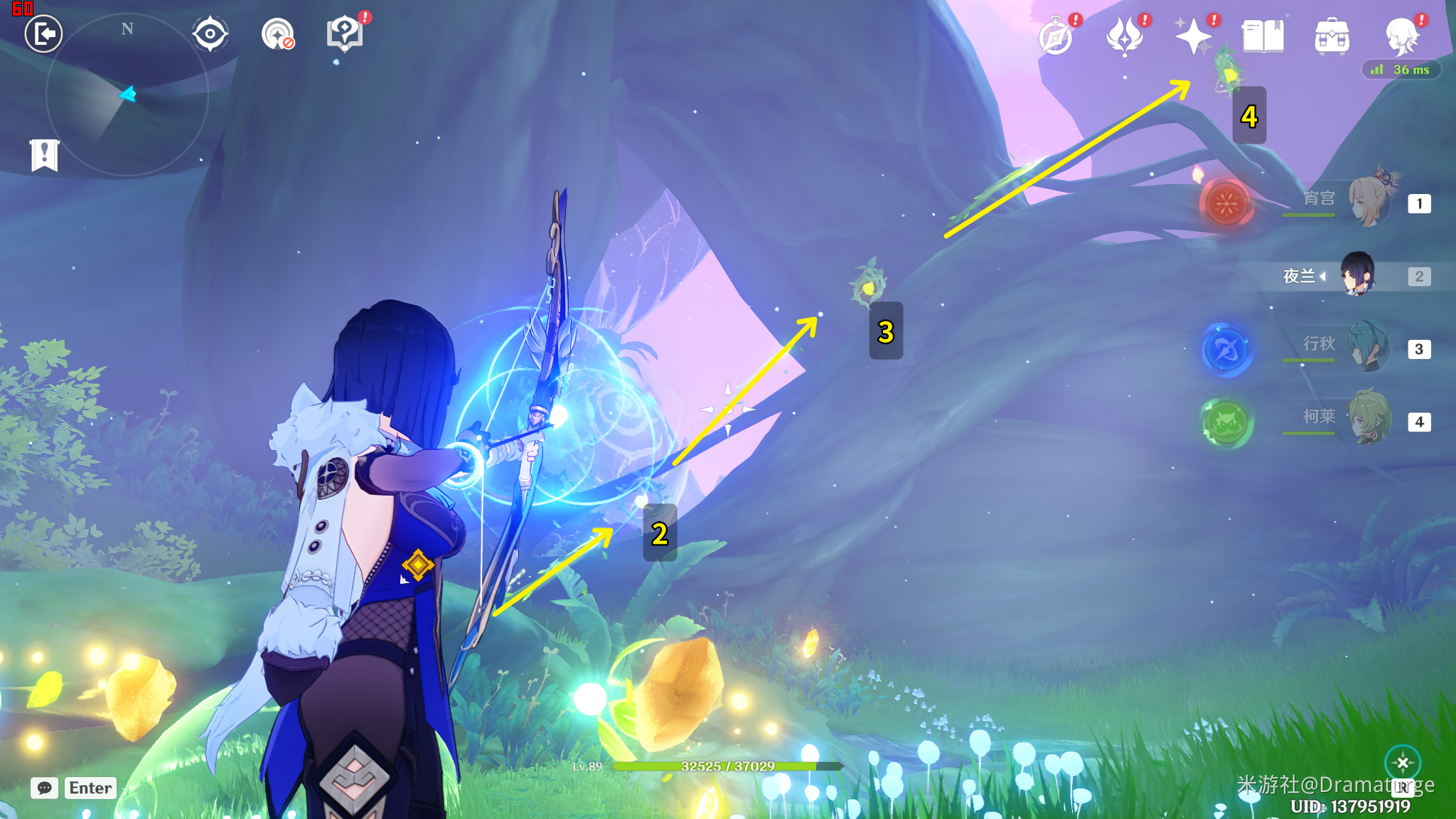
Task: Switch to party member 宵宫
Action: 1369,203
